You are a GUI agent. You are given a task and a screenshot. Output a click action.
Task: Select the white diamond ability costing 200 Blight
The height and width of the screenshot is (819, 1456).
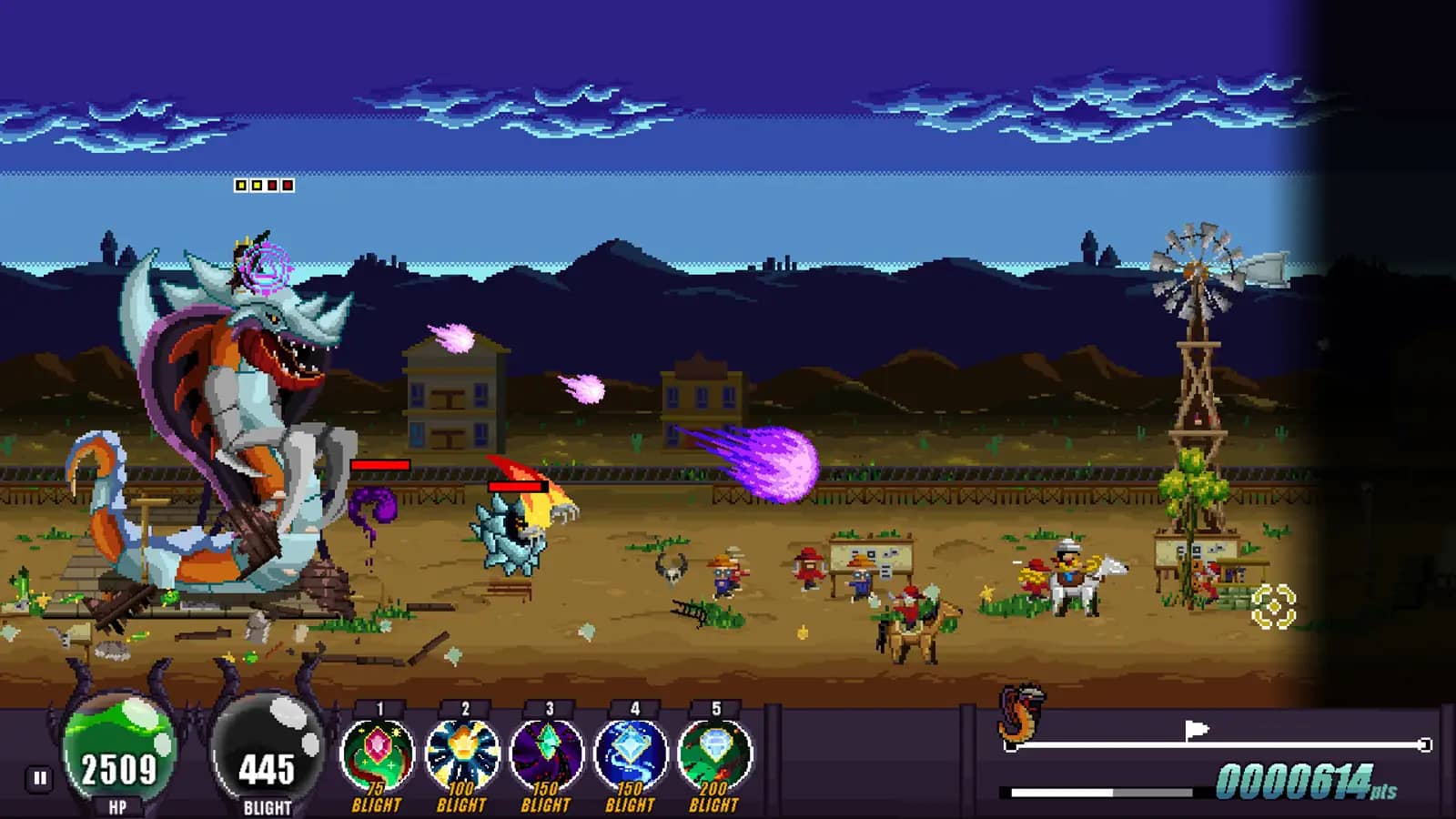pos(714,753)
